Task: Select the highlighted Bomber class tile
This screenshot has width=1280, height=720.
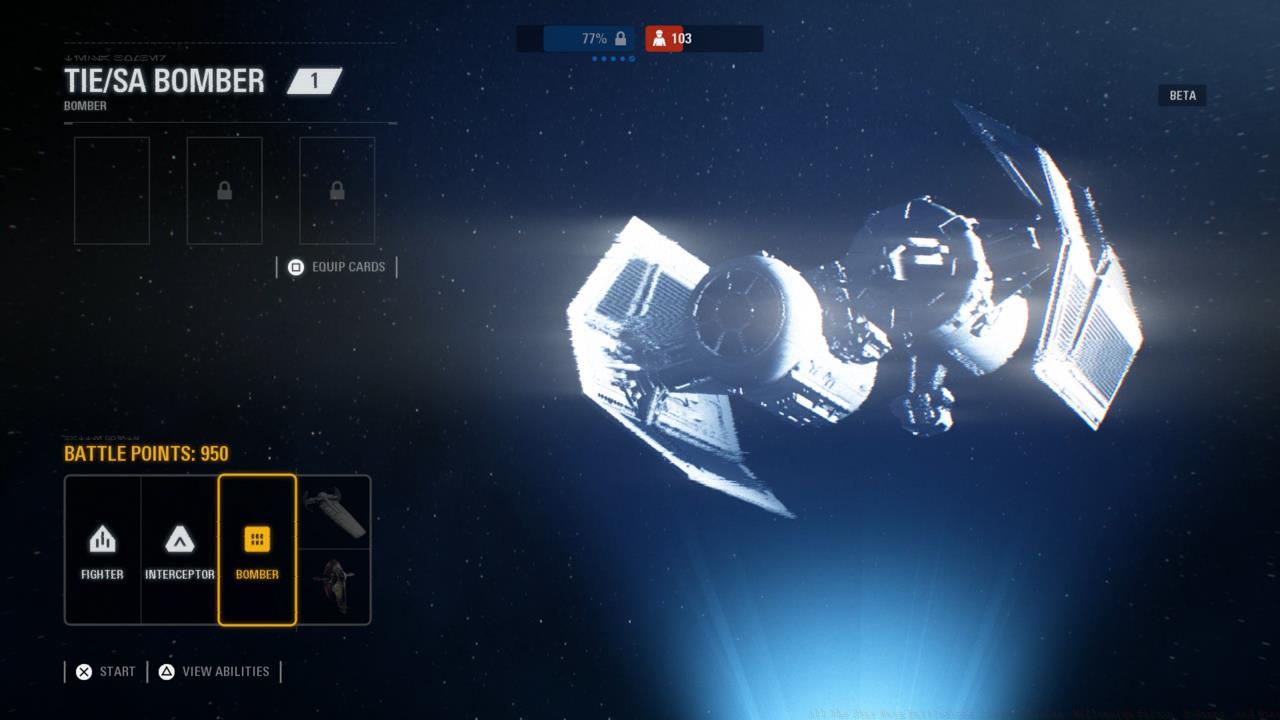Action: pos(257,549)
